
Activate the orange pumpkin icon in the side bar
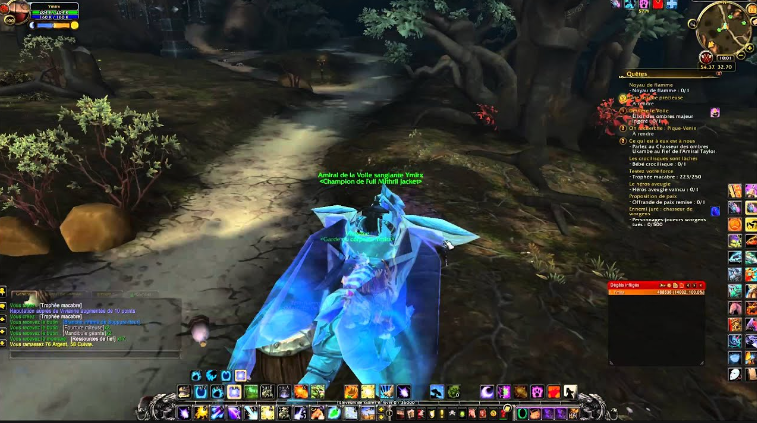coord(735,225)
